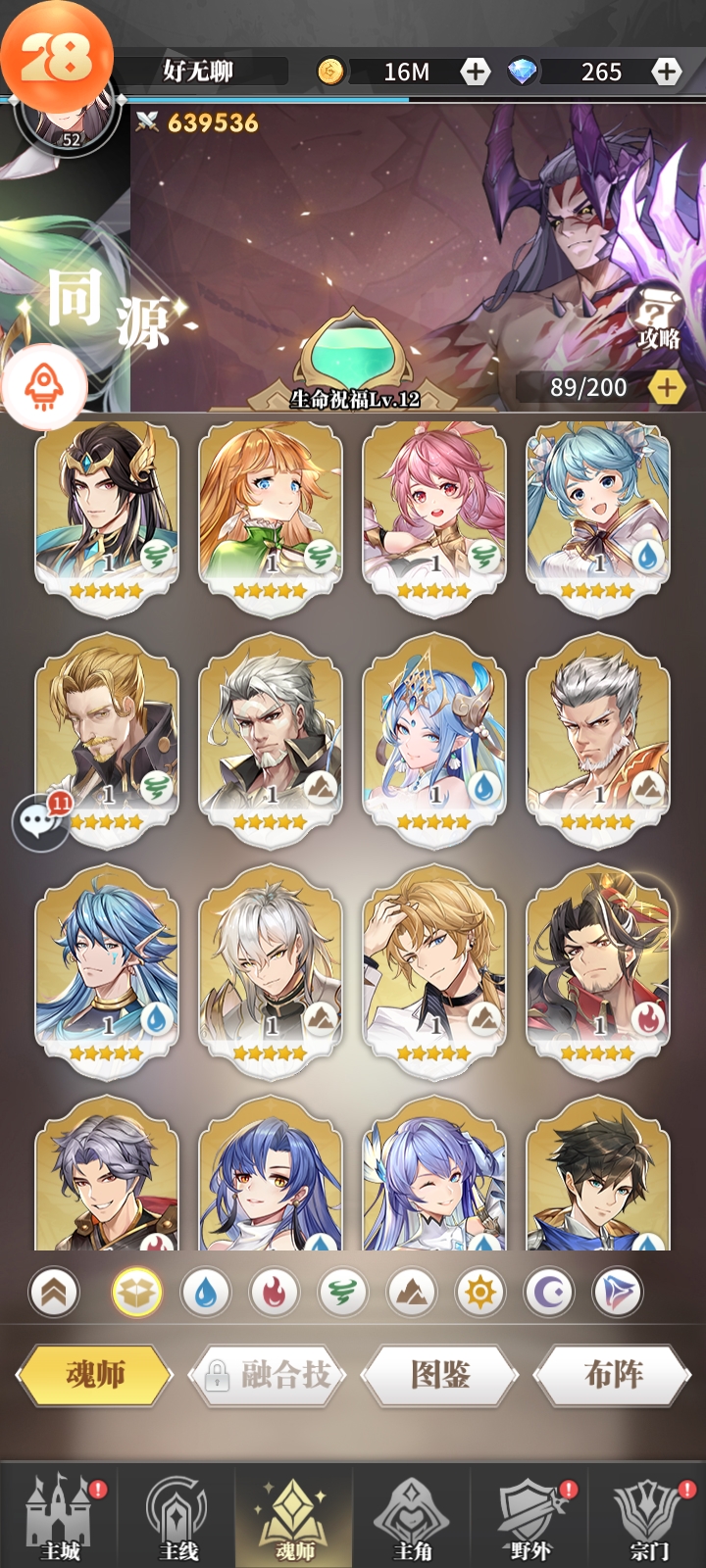Add more gold coins
This screenshot has width=706, height=1568.
(476, 72)
